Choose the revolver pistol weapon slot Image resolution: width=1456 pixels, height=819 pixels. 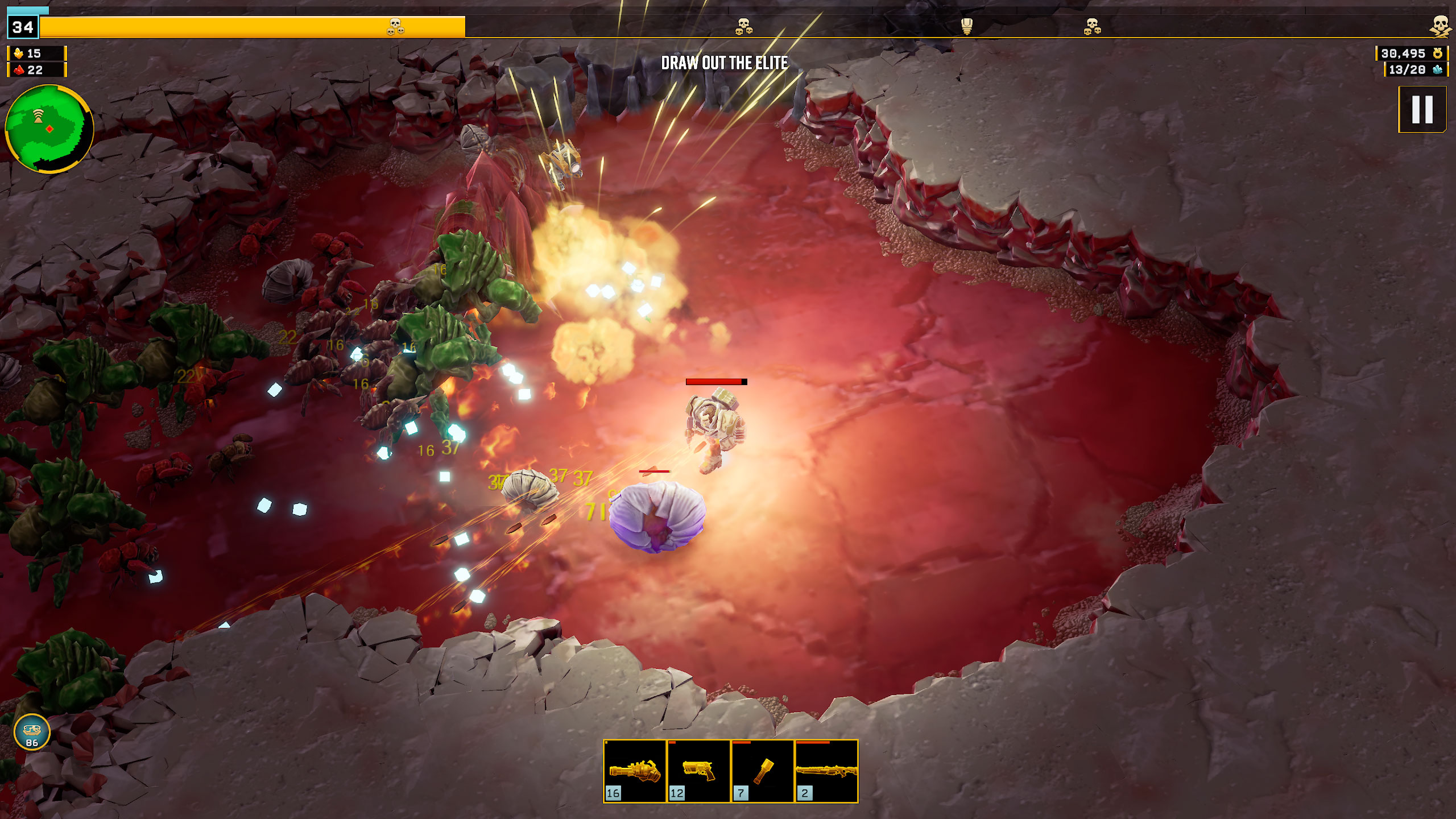pyautogui.click(x=698, y=771)
